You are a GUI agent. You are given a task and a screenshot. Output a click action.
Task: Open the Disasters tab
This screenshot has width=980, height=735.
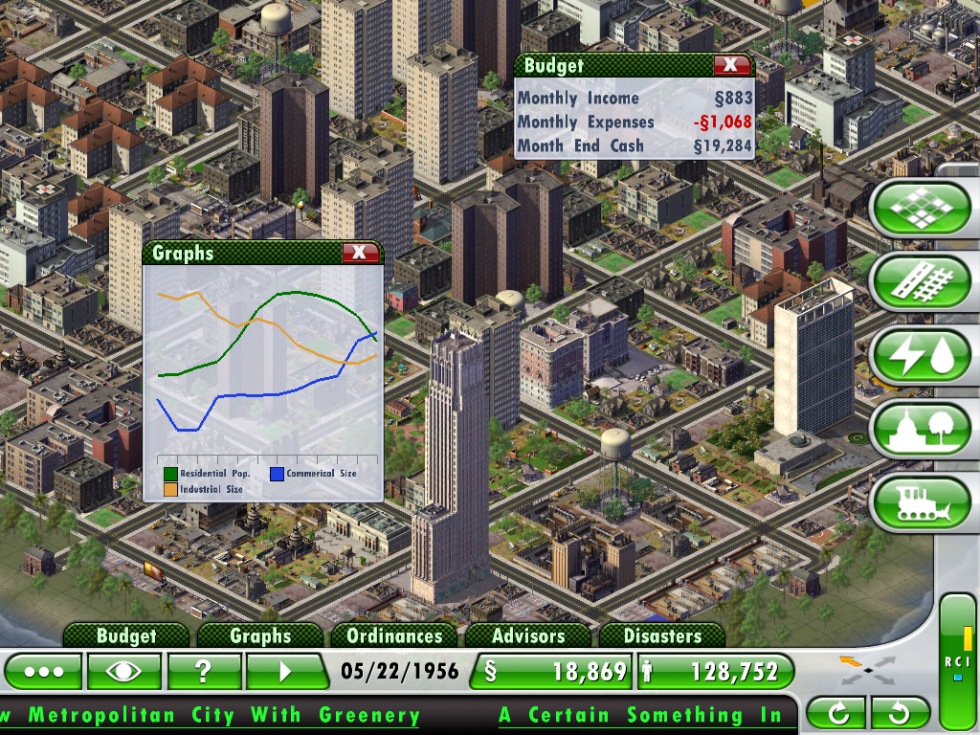click(662, 636)
